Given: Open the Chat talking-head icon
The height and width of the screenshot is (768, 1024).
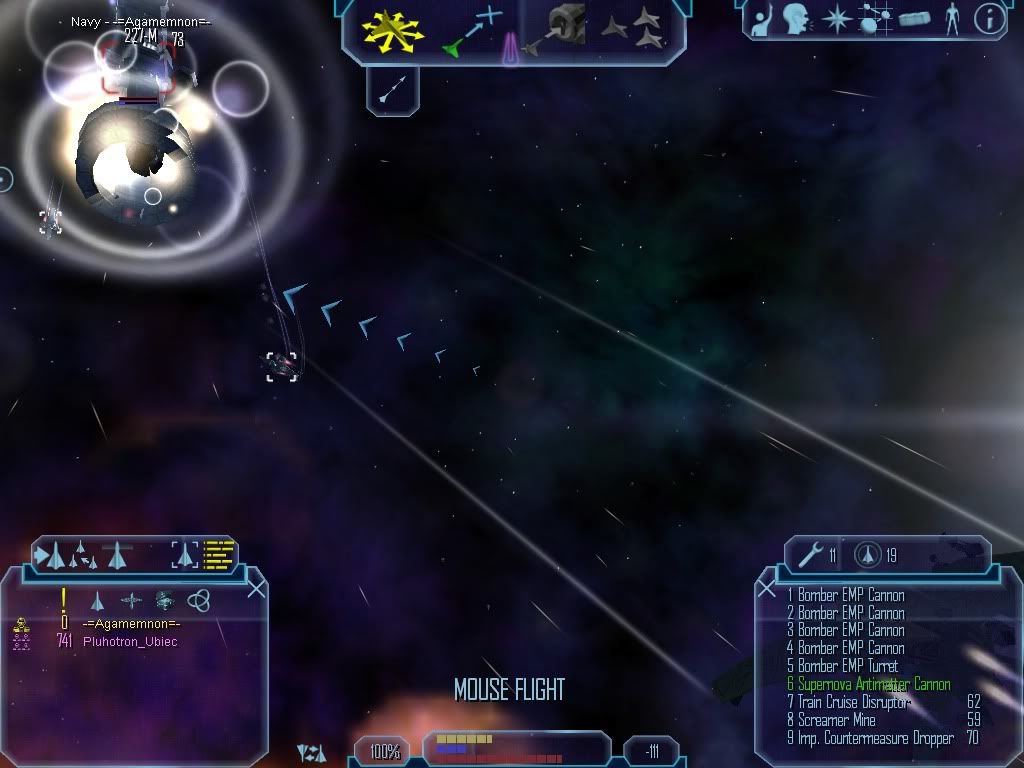Looking at the screenshot, I should [x=796, y=19].
